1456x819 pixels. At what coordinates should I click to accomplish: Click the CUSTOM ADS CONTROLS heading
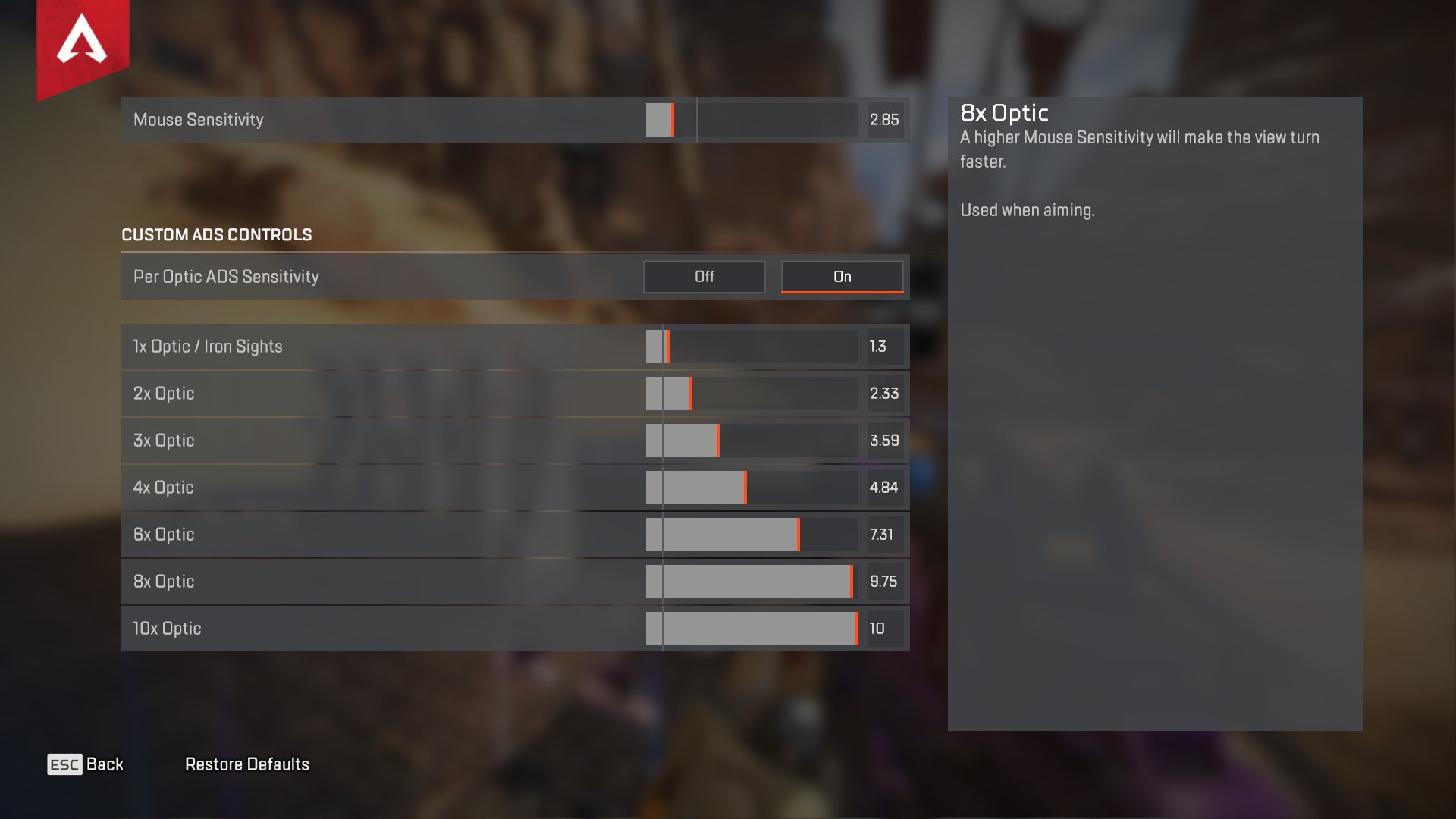coord(217,235)
